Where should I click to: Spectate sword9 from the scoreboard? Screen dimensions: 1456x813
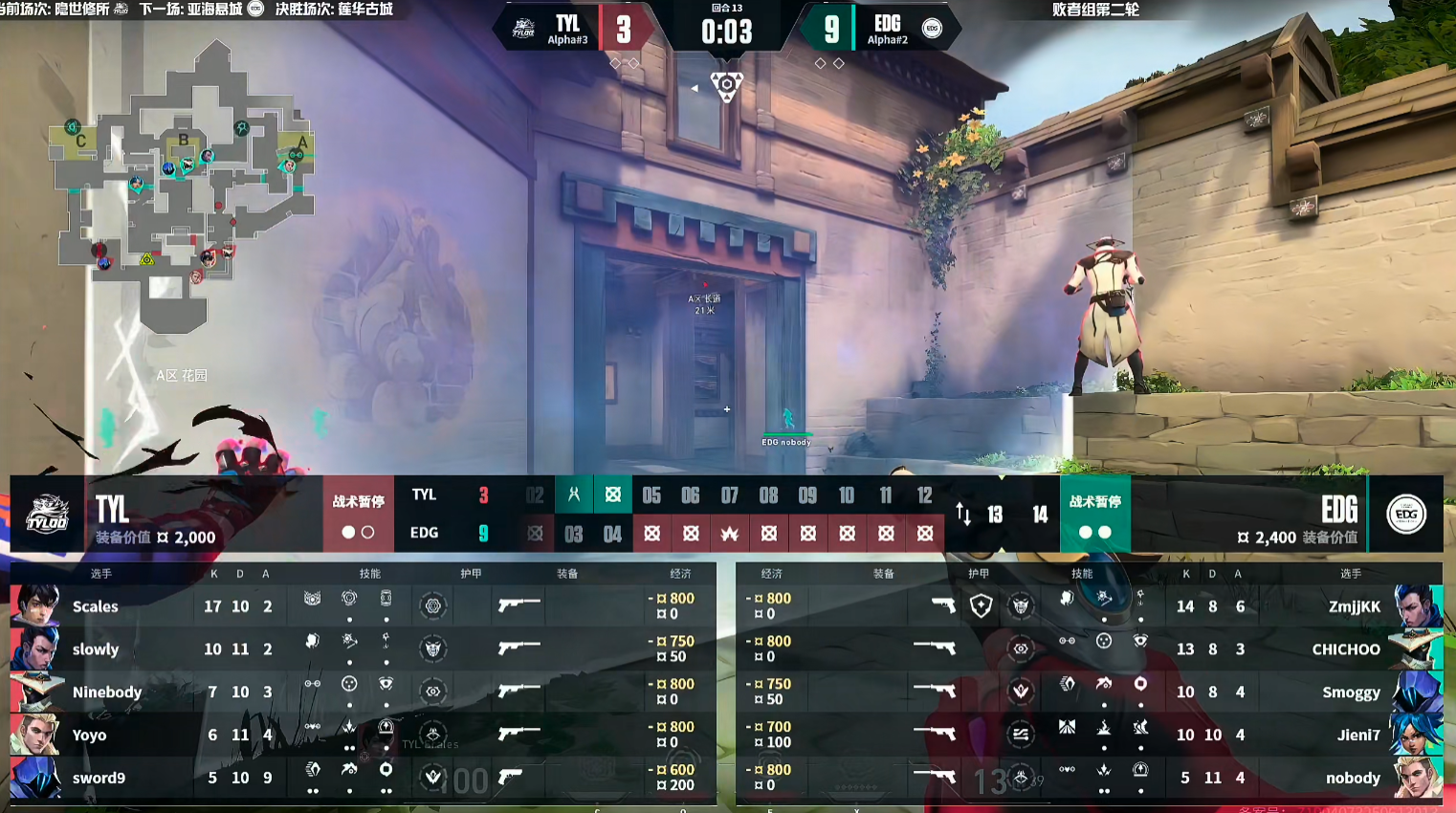pos(99,779)
